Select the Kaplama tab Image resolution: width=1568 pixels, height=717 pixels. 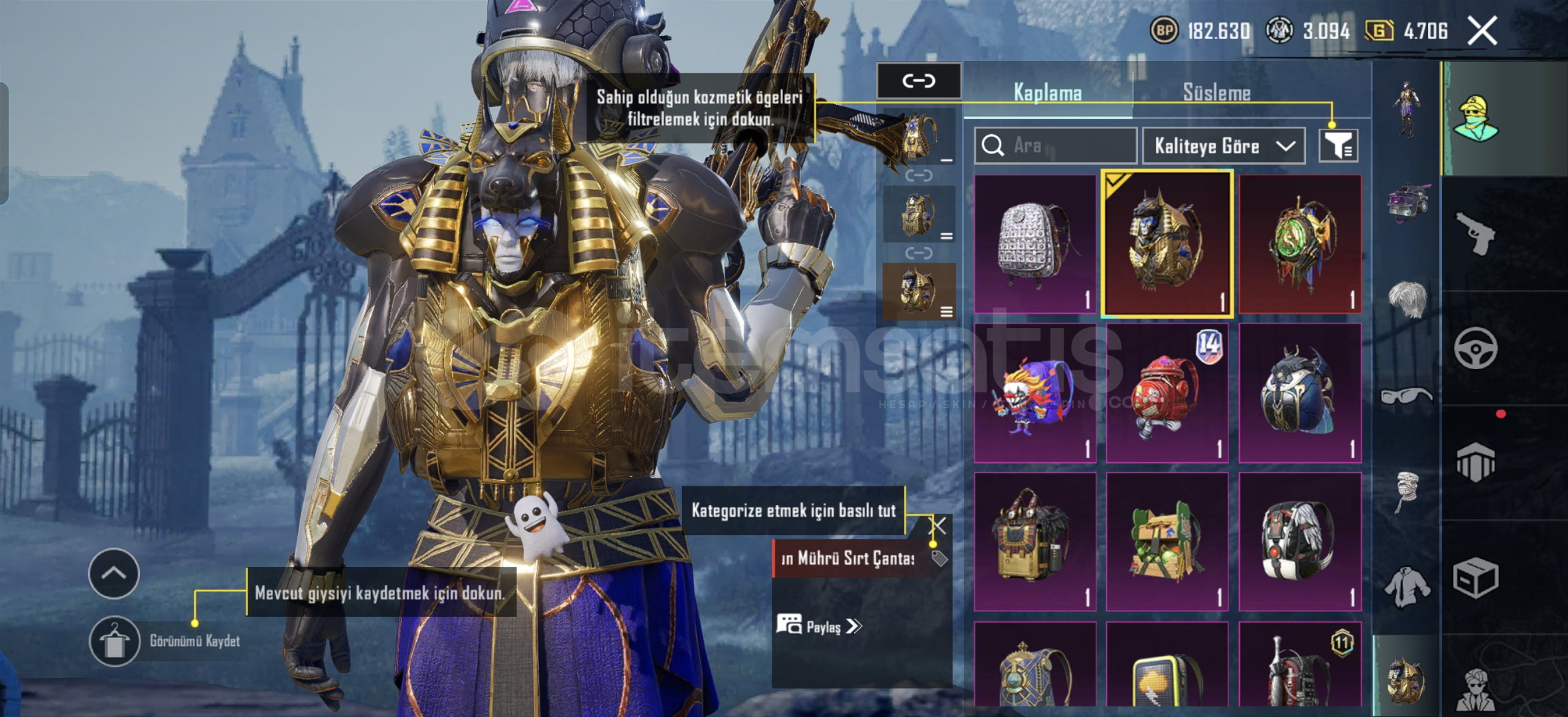click(1047, 93)
